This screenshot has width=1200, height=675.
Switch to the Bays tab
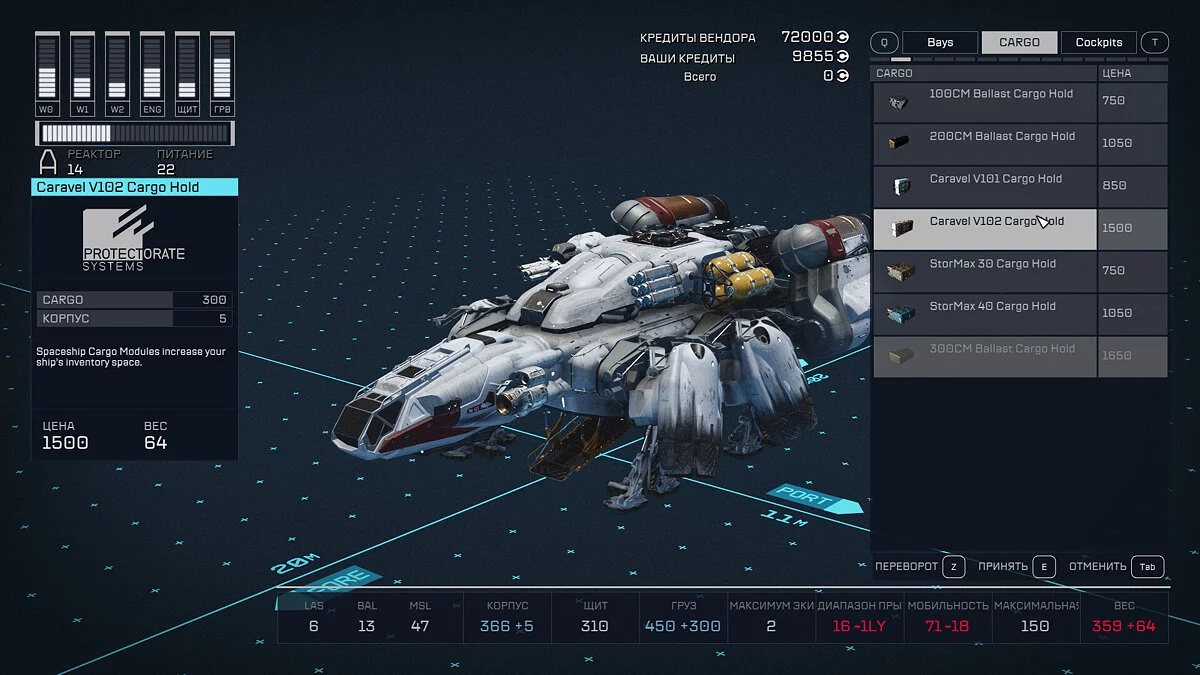click(939, 43)
